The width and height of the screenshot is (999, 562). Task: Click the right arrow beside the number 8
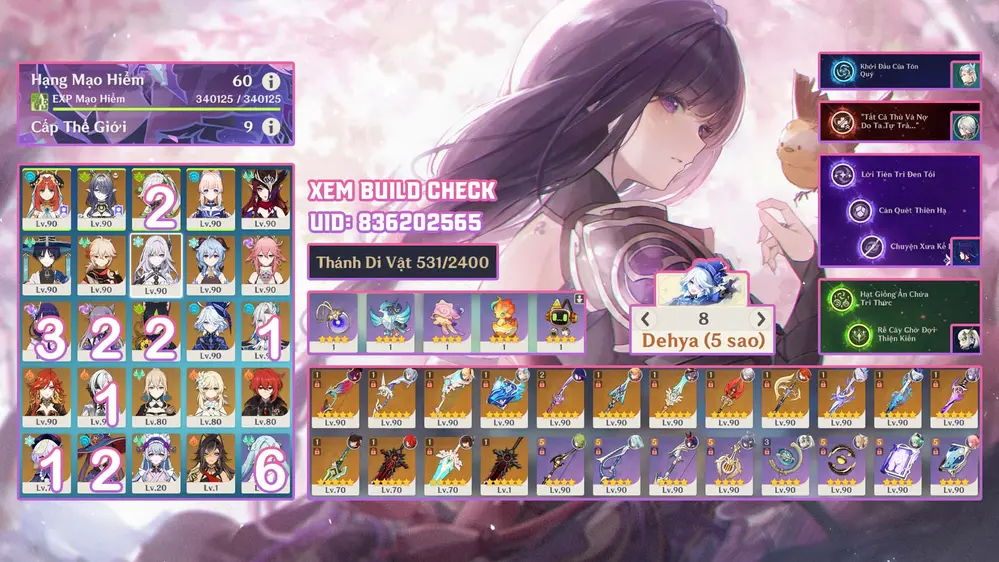click(762, 319)
